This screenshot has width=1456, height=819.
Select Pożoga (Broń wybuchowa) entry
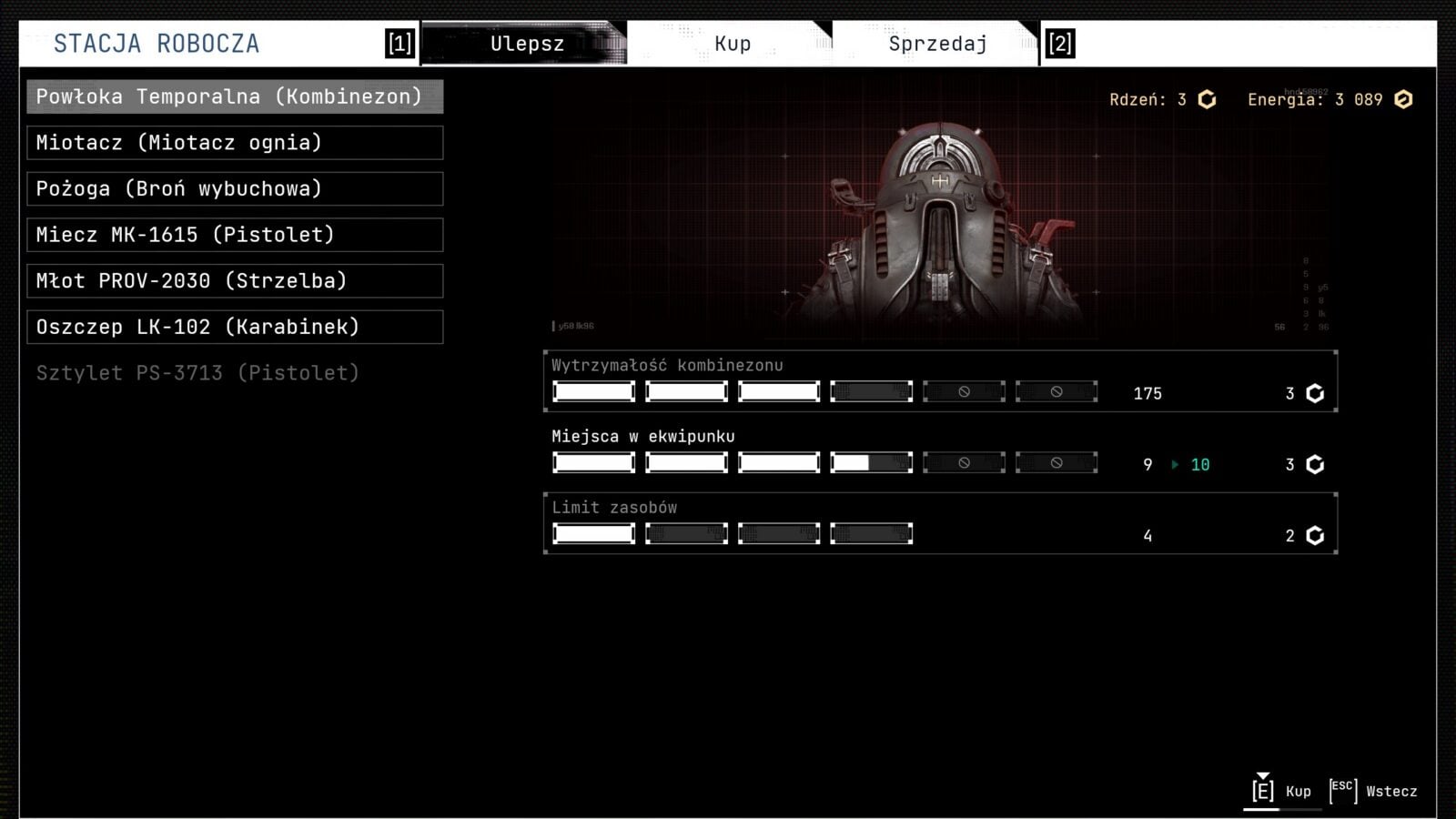(235, 189)
